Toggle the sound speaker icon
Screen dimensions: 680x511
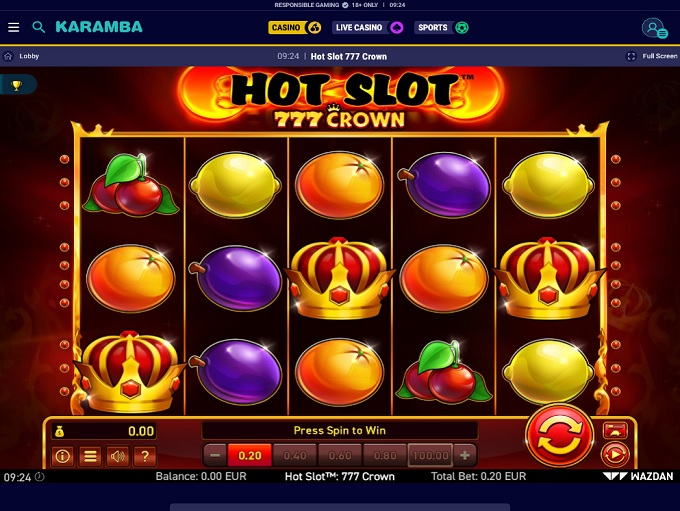tap(118, 457)
